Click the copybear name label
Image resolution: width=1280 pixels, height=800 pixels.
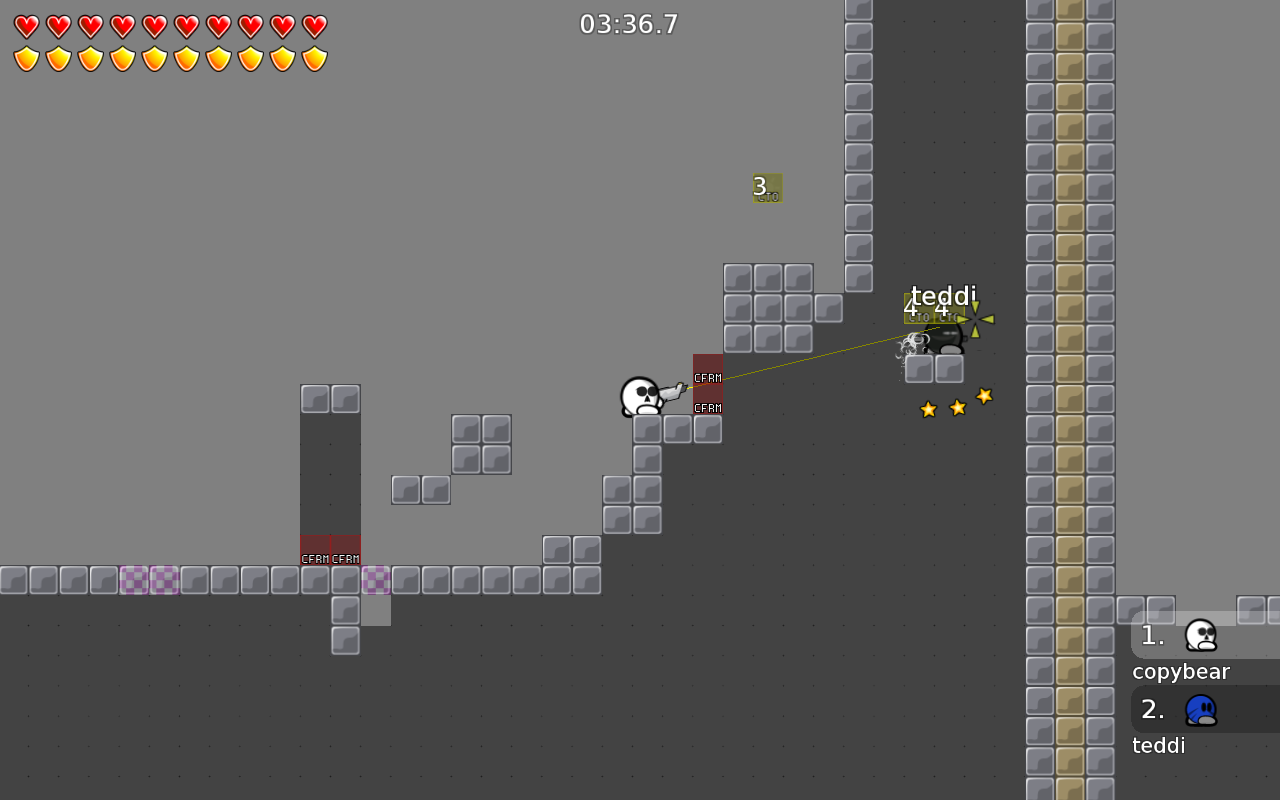(1180, 671)
